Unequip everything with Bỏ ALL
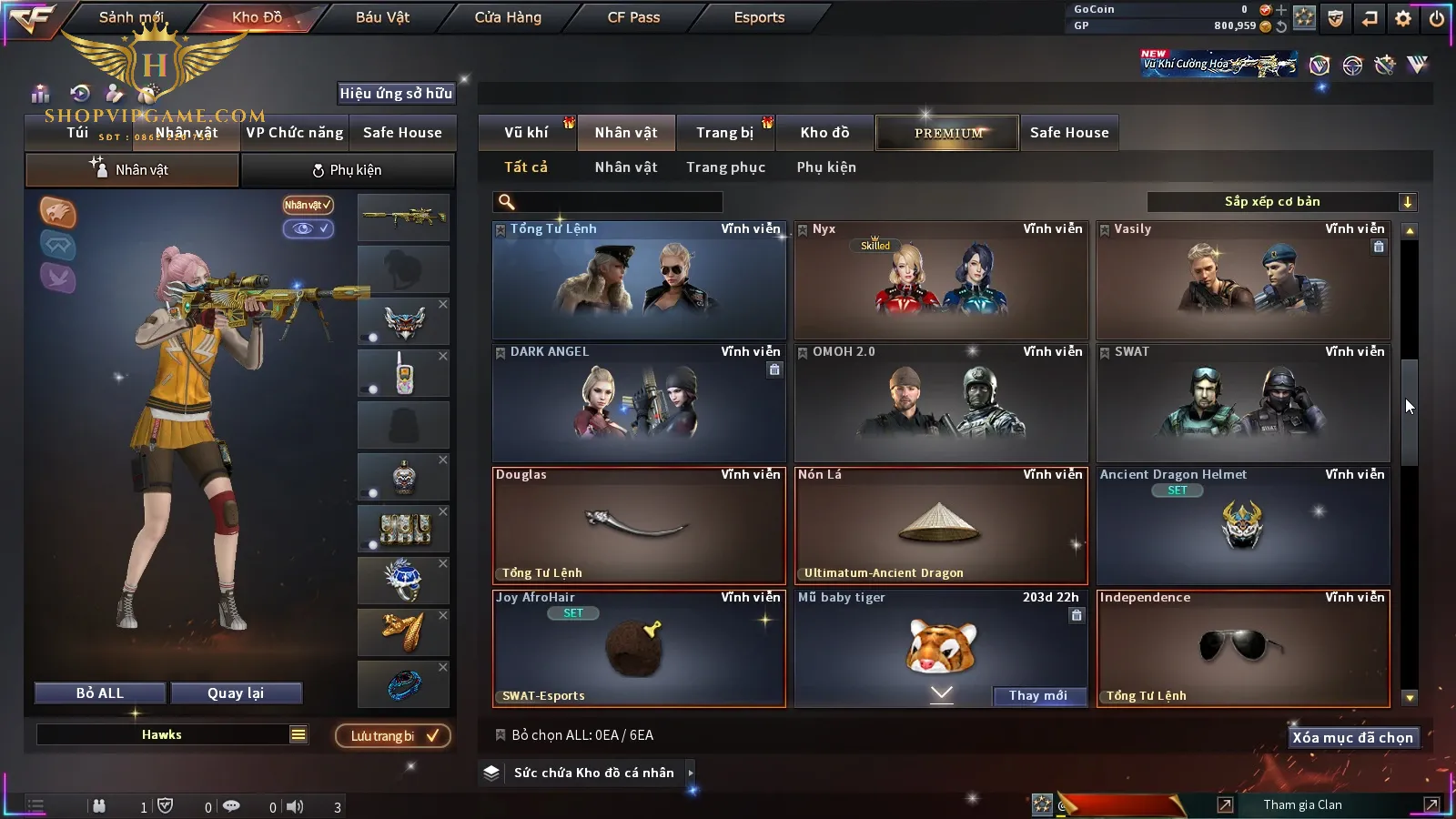Viewport: 1456px width, 819px height. (x=100, y=693)
